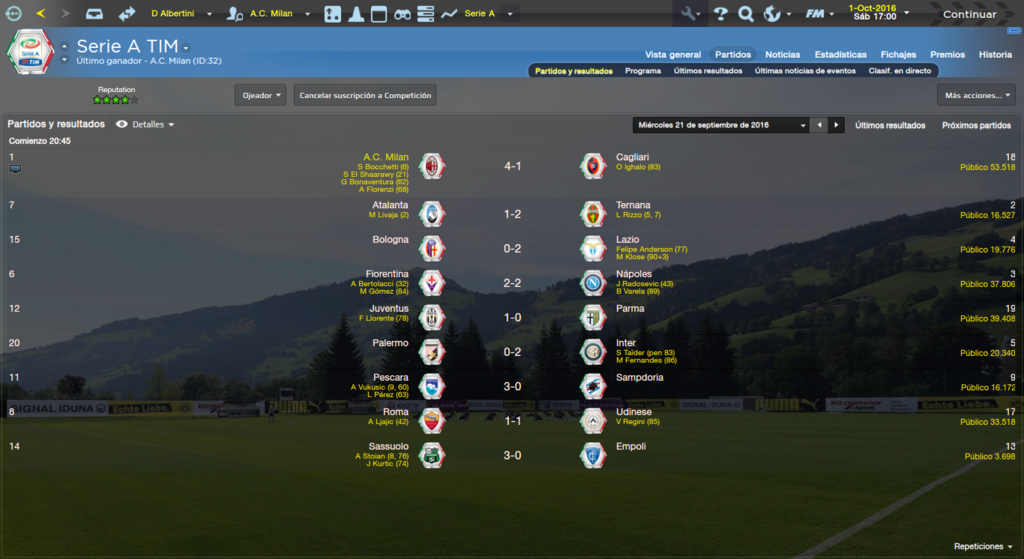Viewport: 1024px width, 559px height.
Task: Switch to the Noticias tab
Action: click(782, 54)
